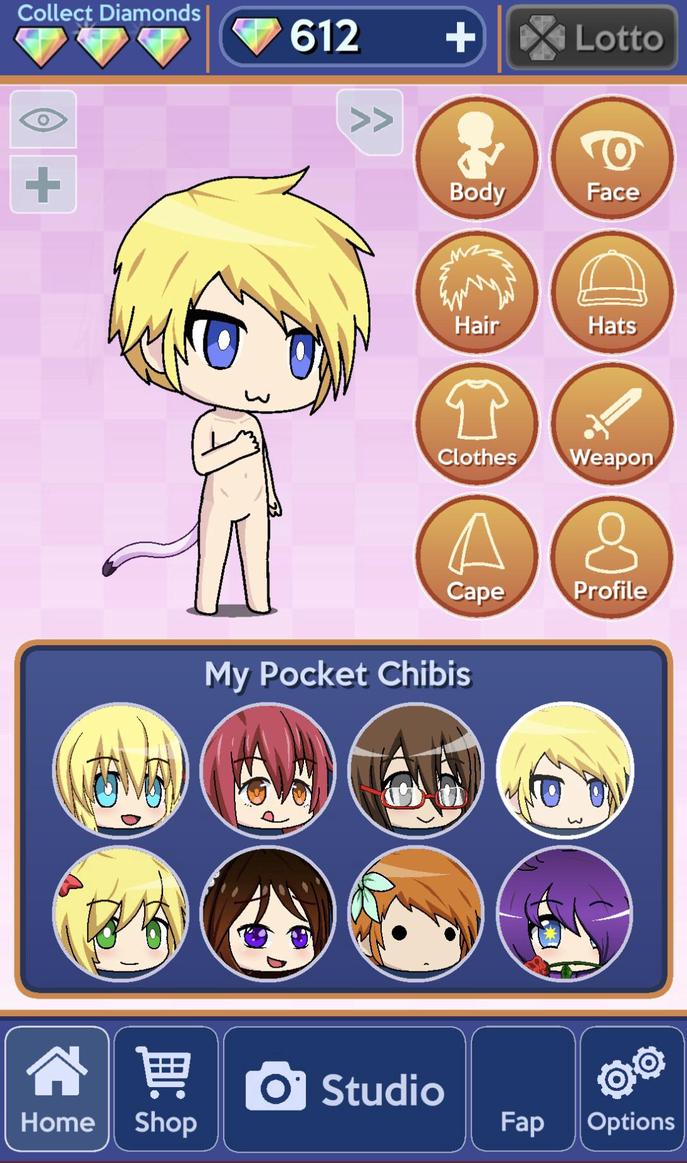Pick the Weapon category button
This screenshot has width=687, height=1163.
click(612, 424)
